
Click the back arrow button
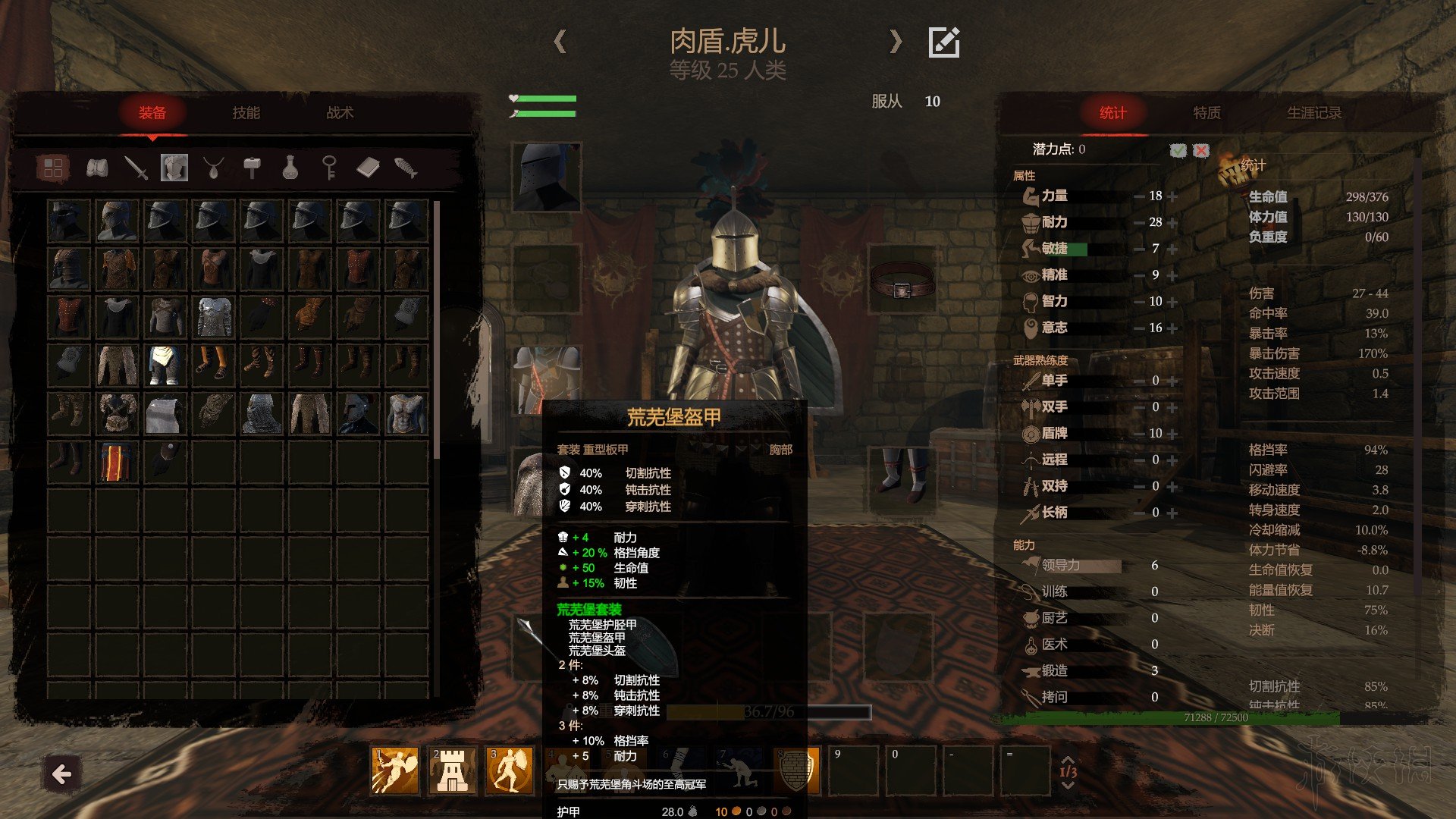pyautogui.click(x=62, y=774)
